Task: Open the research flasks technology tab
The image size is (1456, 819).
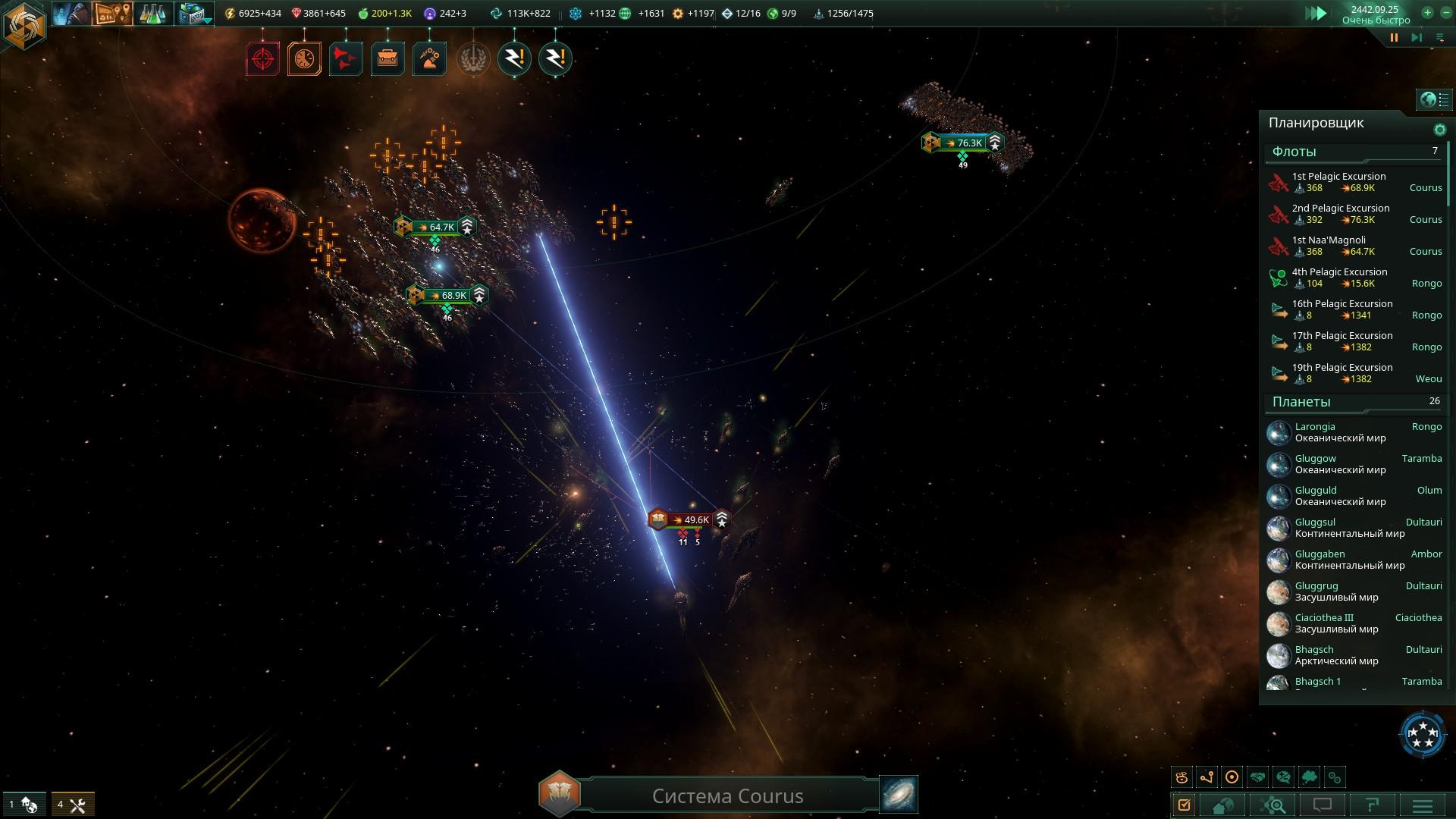Action: coord(152,14)
